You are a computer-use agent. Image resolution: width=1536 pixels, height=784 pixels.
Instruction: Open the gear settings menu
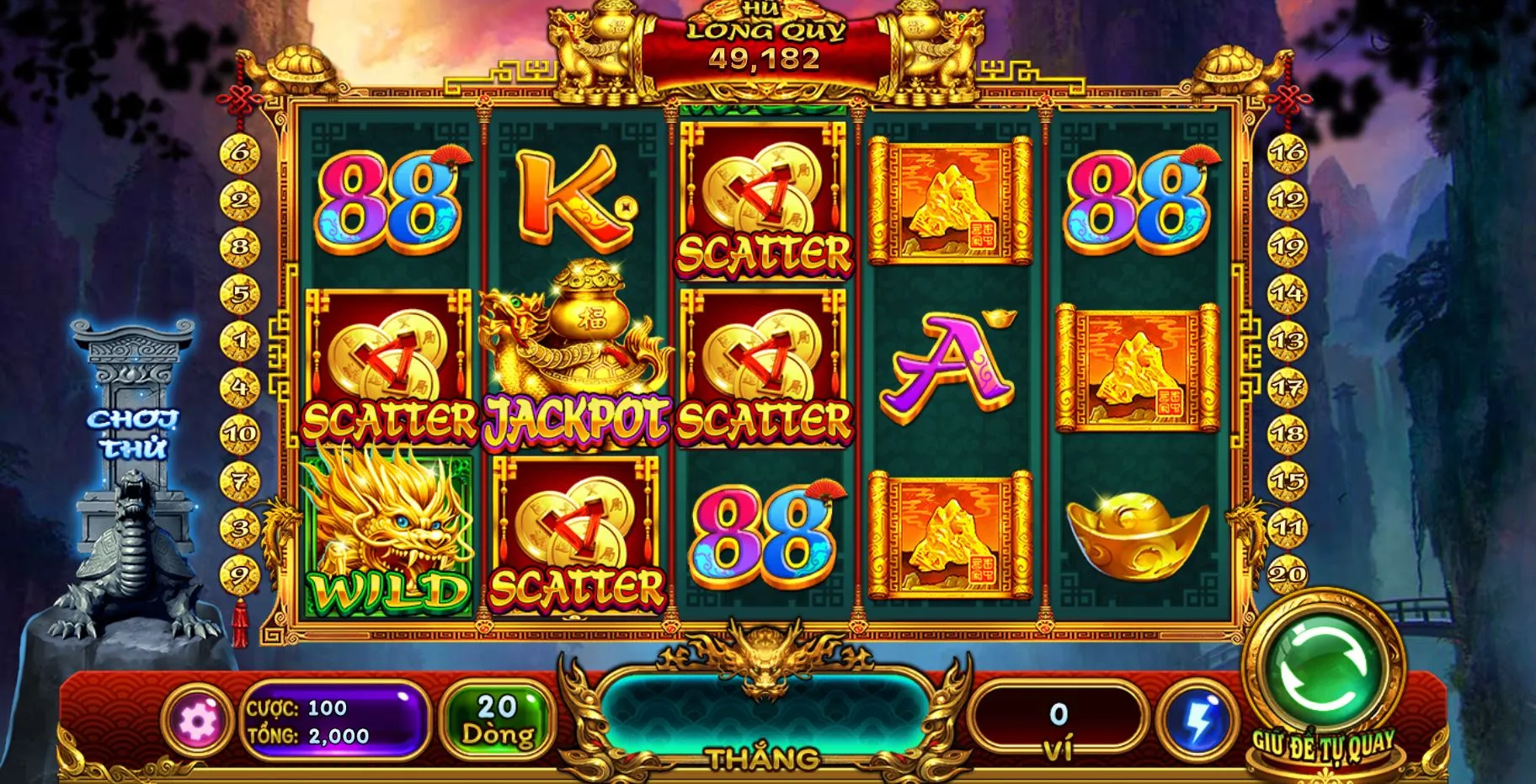click(197, 720)
